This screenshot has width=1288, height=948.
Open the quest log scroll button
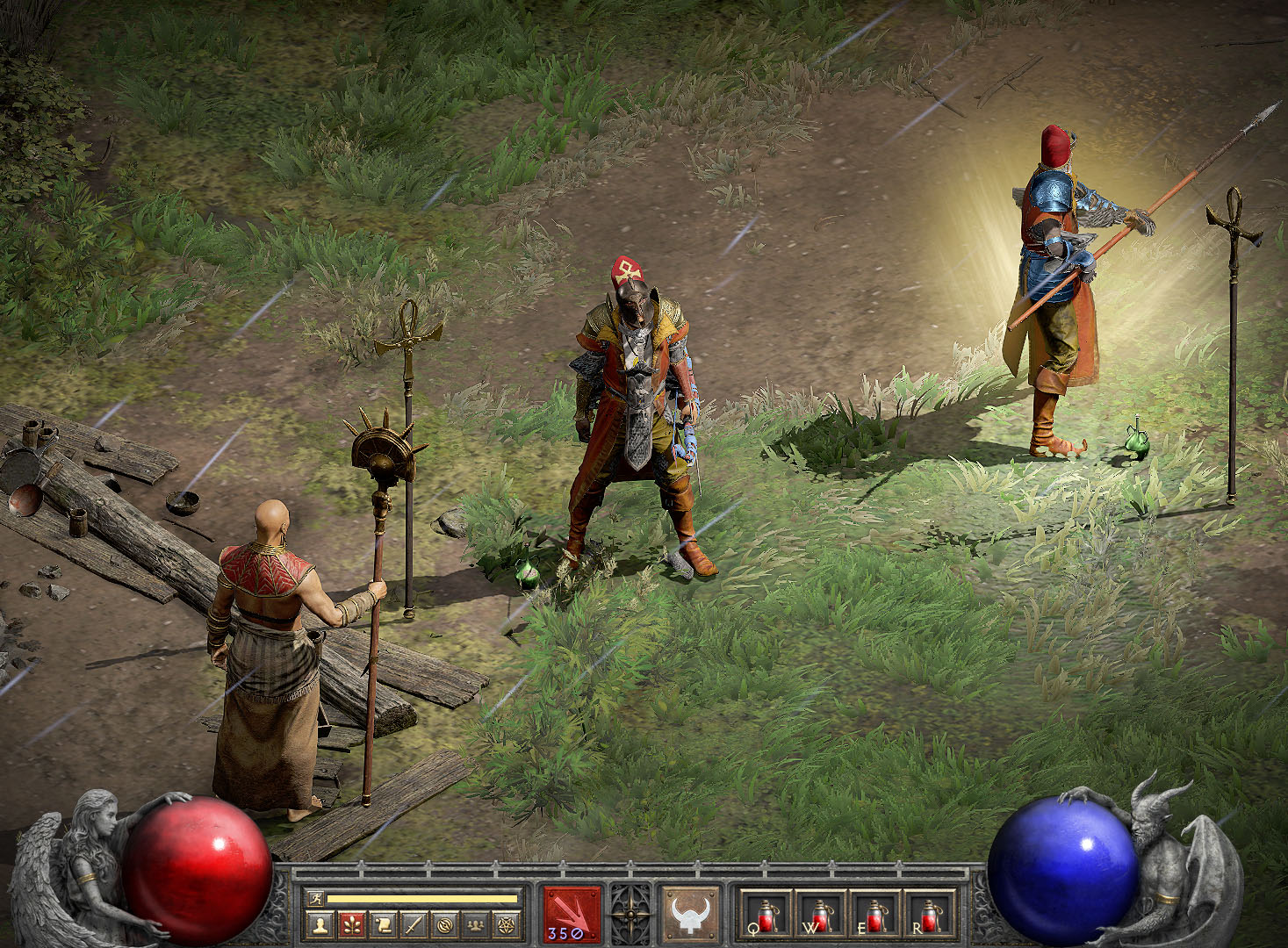384,924
